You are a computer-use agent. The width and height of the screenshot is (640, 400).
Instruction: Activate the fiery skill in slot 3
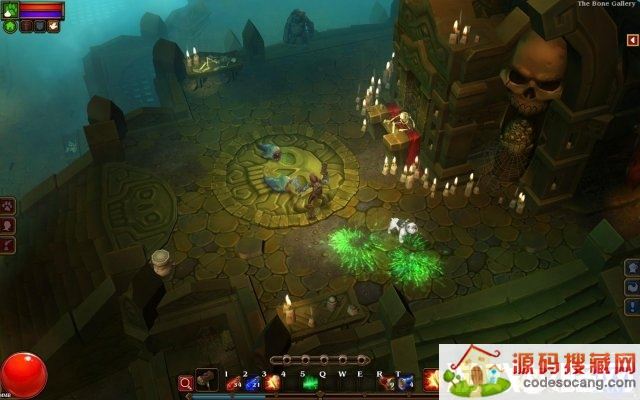[x=269, y=383]
